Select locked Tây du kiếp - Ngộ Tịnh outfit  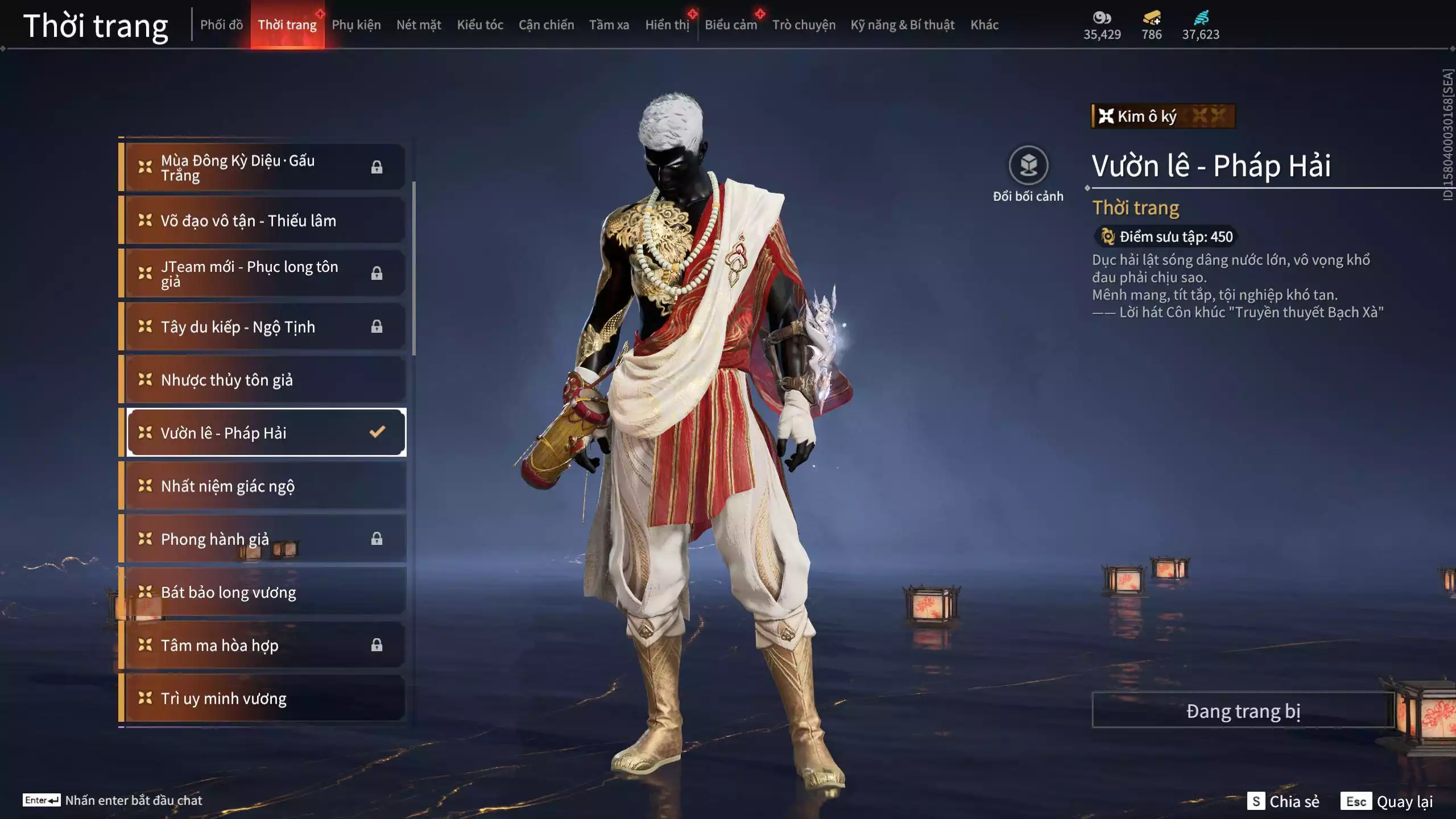click(x=265, y=327)
